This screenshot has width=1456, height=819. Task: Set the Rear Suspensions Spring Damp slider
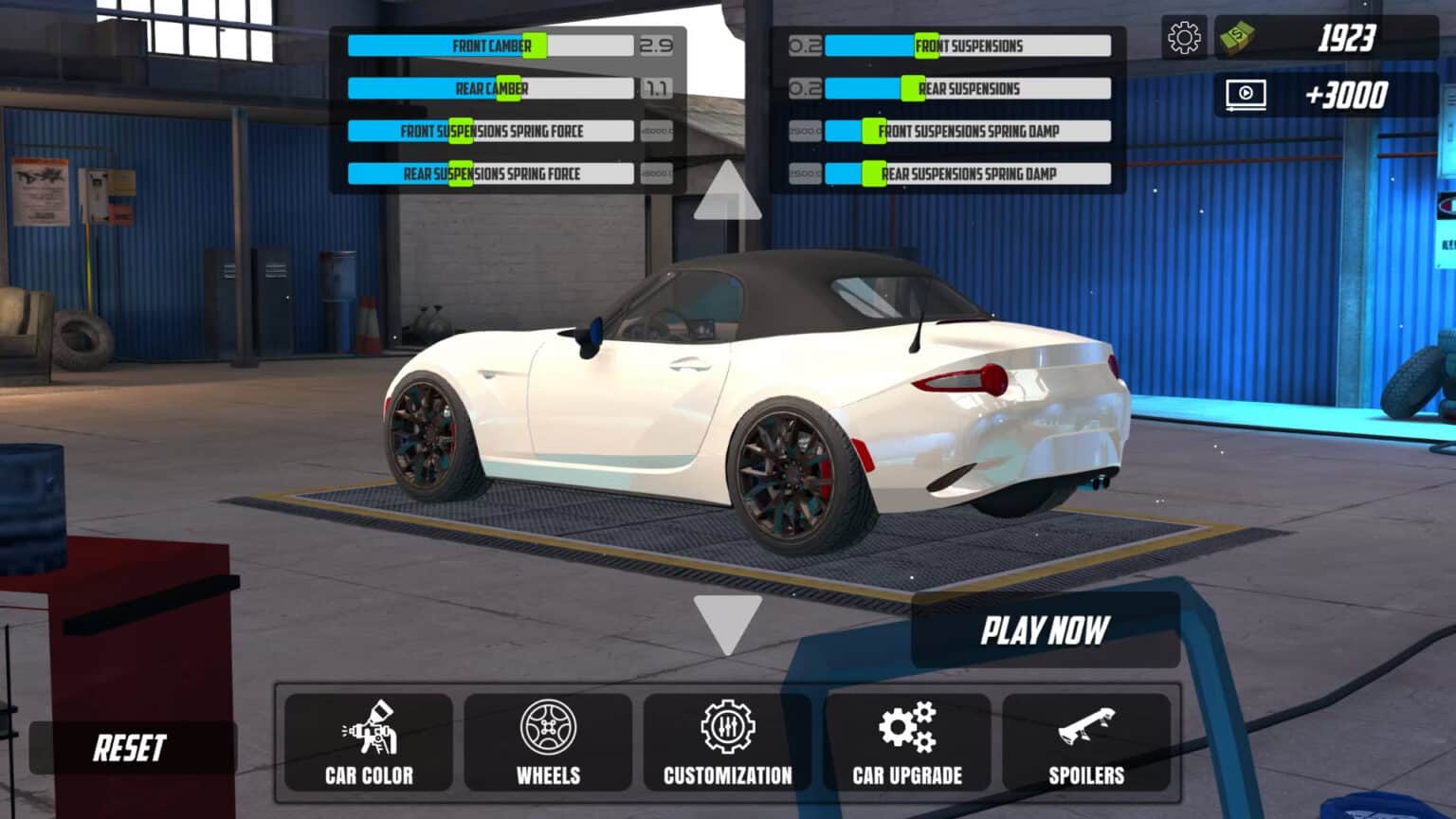[871, 173]
